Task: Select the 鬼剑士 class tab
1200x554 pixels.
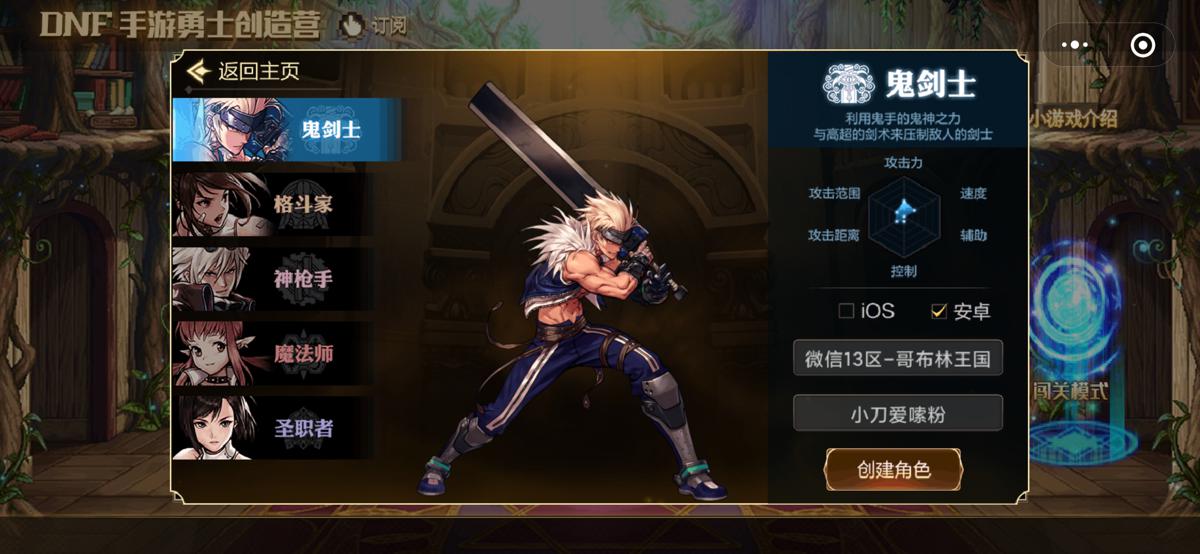Action: (286, 129)
